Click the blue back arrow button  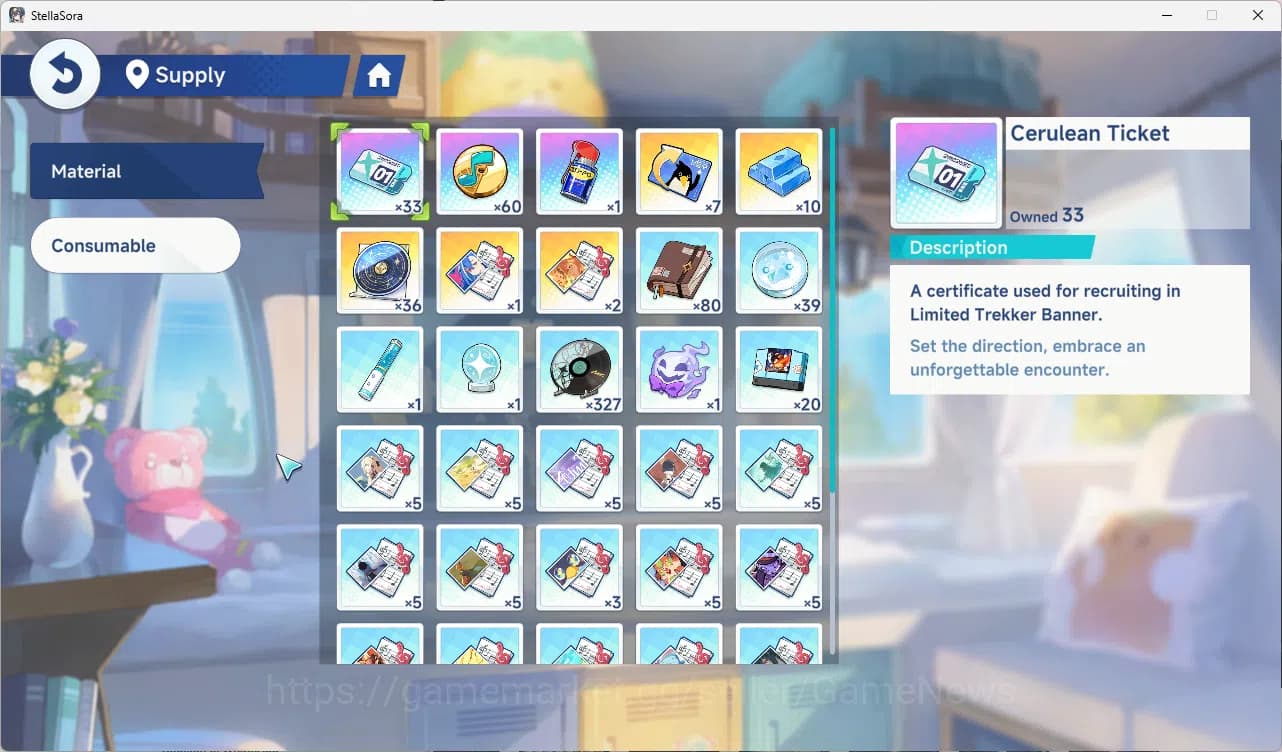point(64,73)
